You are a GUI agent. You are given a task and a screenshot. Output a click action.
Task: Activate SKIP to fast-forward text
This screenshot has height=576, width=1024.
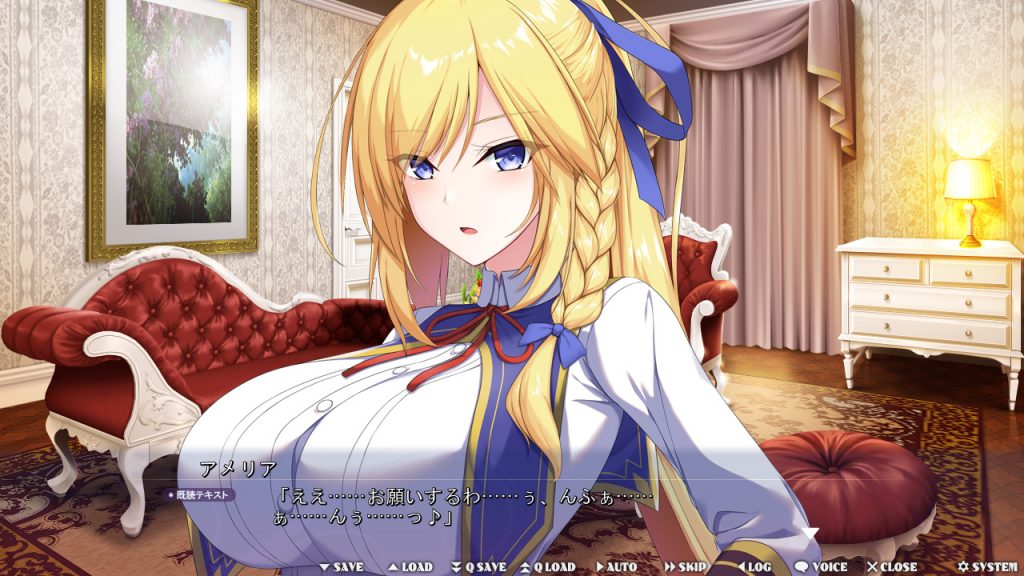tap(685, 567)
